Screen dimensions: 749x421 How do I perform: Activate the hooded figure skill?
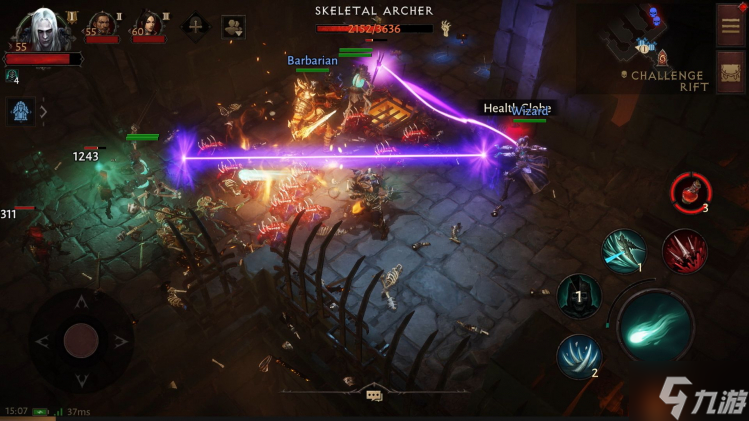tap(578, 297)
